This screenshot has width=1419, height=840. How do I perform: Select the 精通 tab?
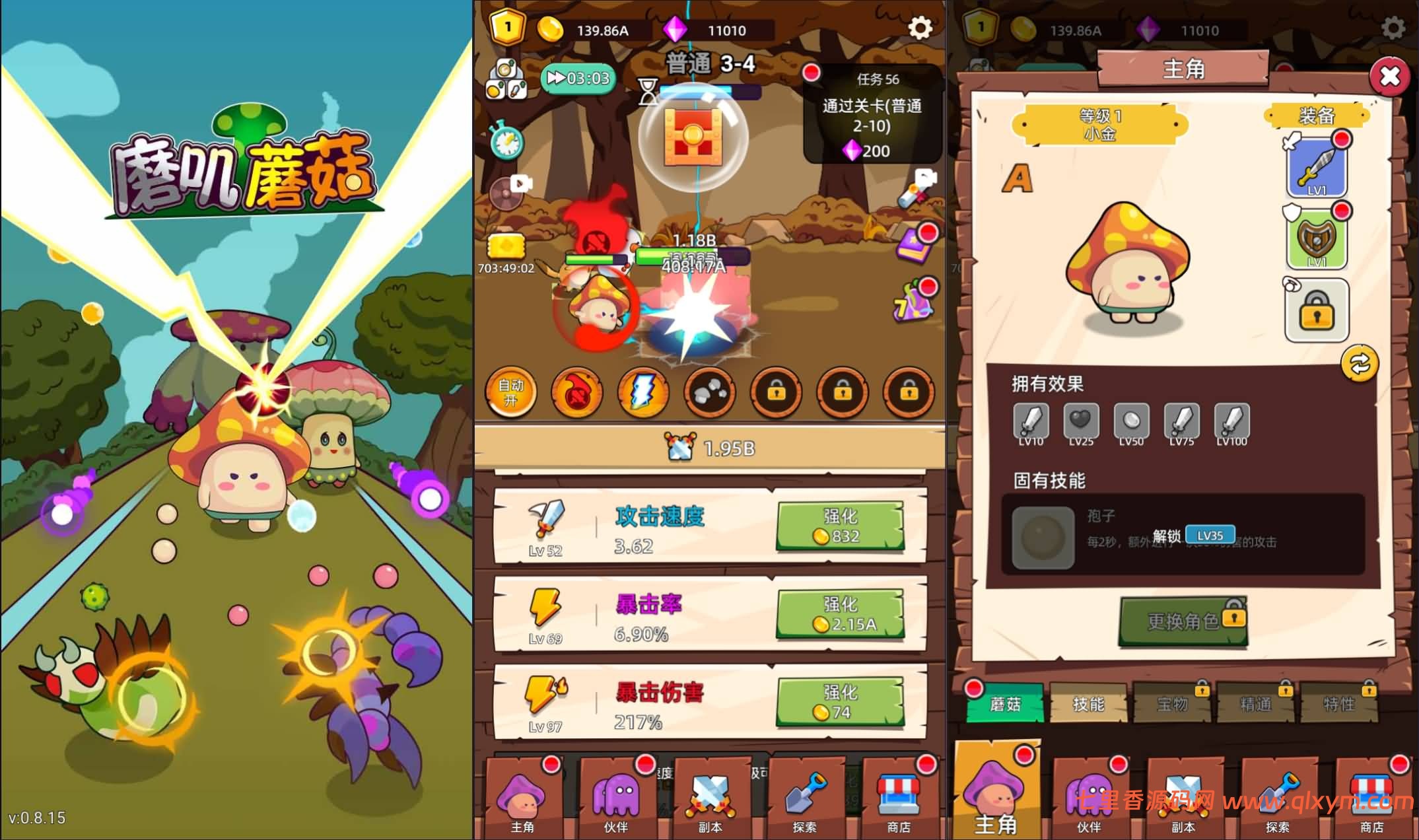(x=1255, y=704)
